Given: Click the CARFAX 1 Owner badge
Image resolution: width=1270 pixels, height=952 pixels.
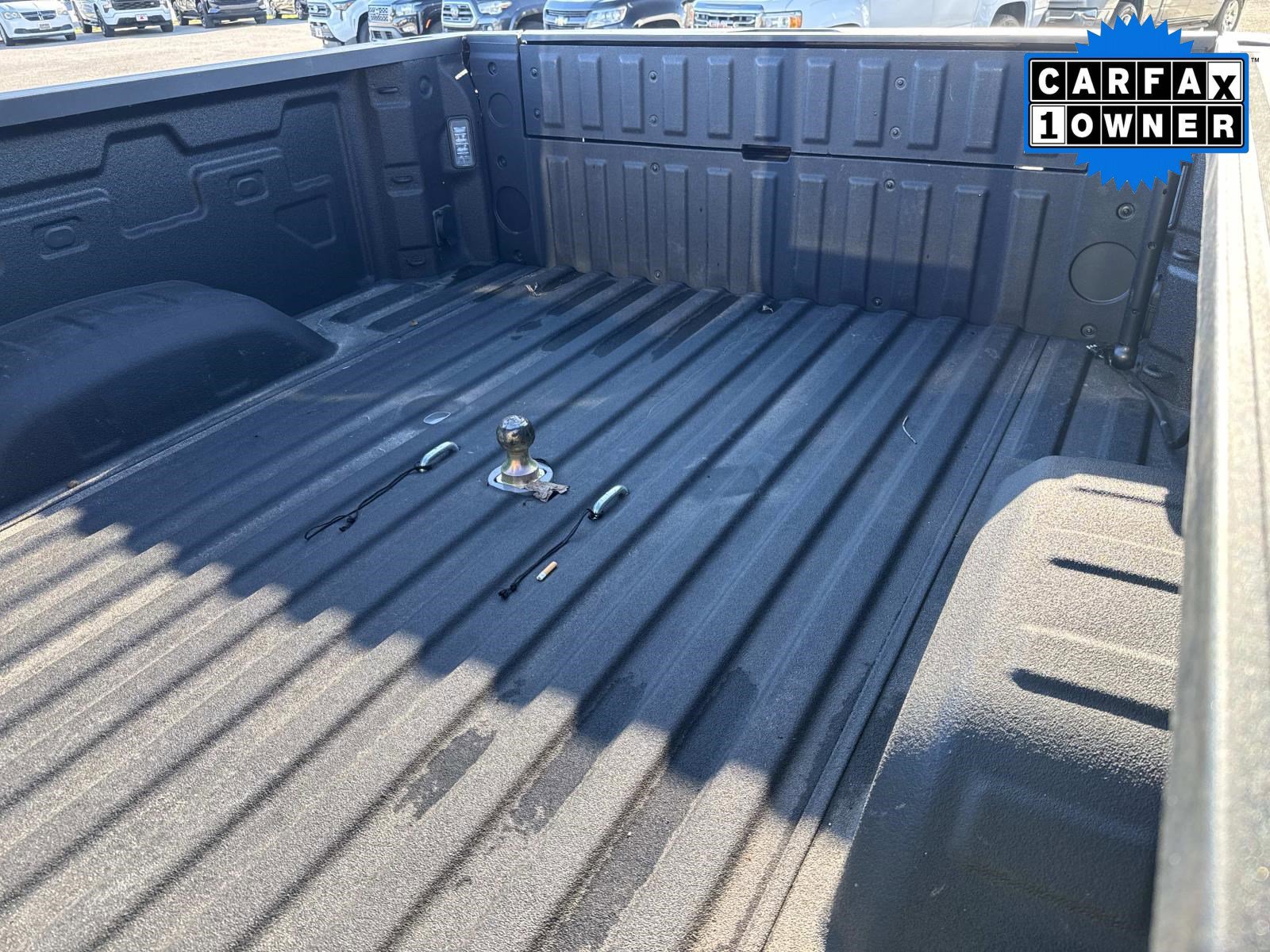Looking at the screenshot, I should (1137, 103).
